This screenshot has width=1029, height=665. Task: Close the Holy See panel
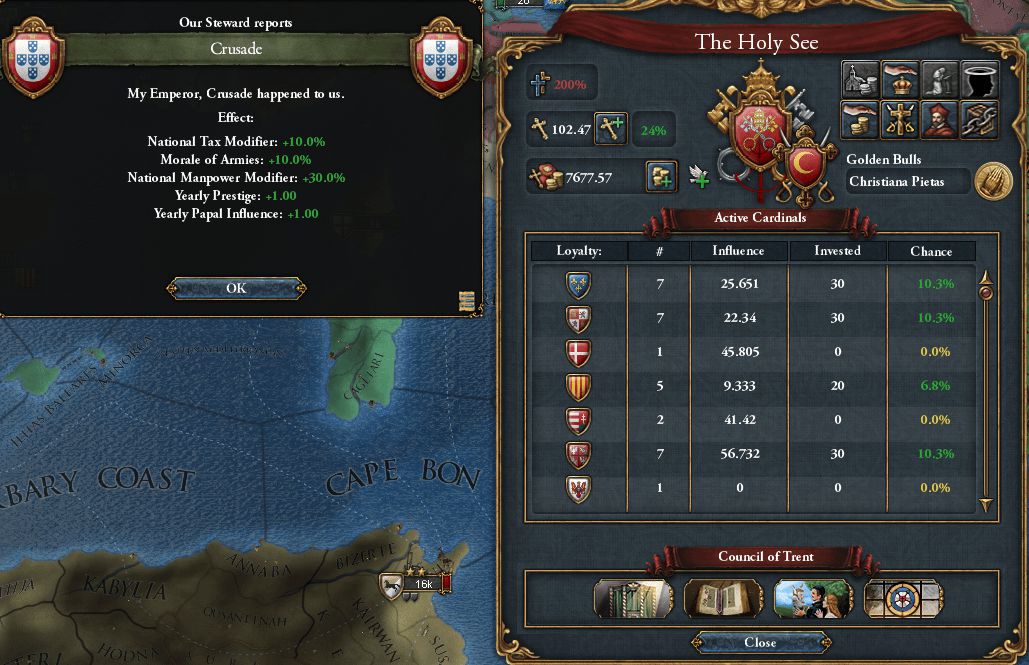(760, 642)
